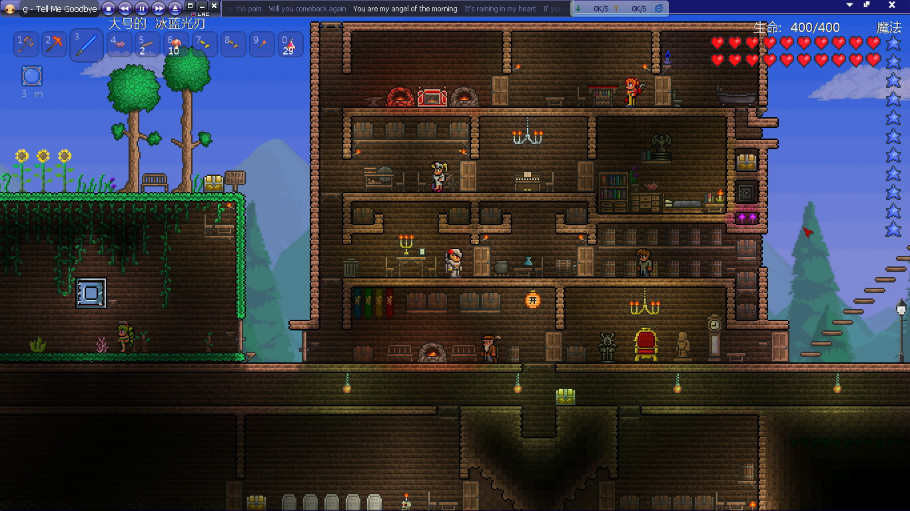Select the item in hotbar slot 8
The height and width of the screenshot is (511, 910).
pyautogui.click(x=232, y=44)
